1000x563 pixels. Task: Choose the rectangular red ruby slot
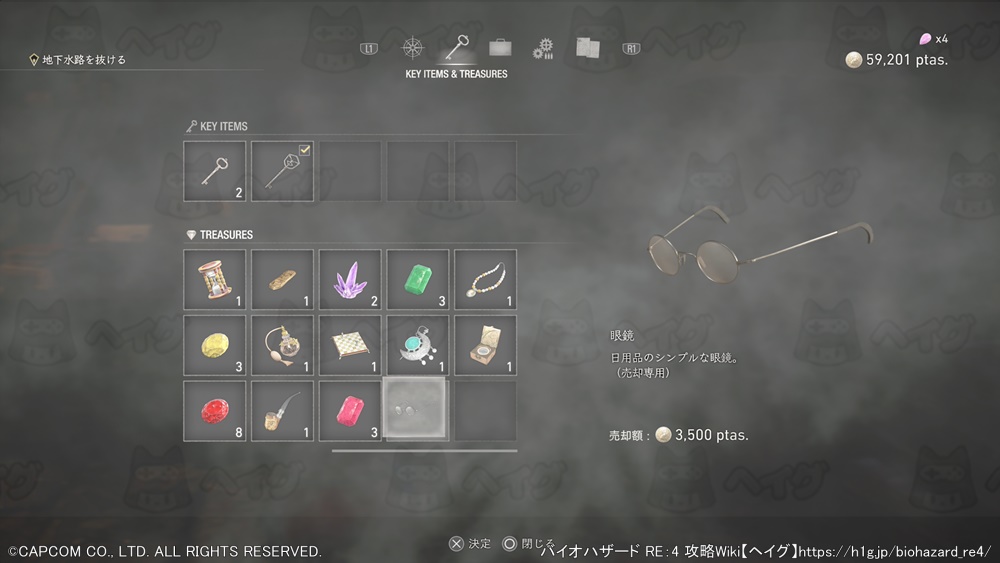tap(350, 411)
